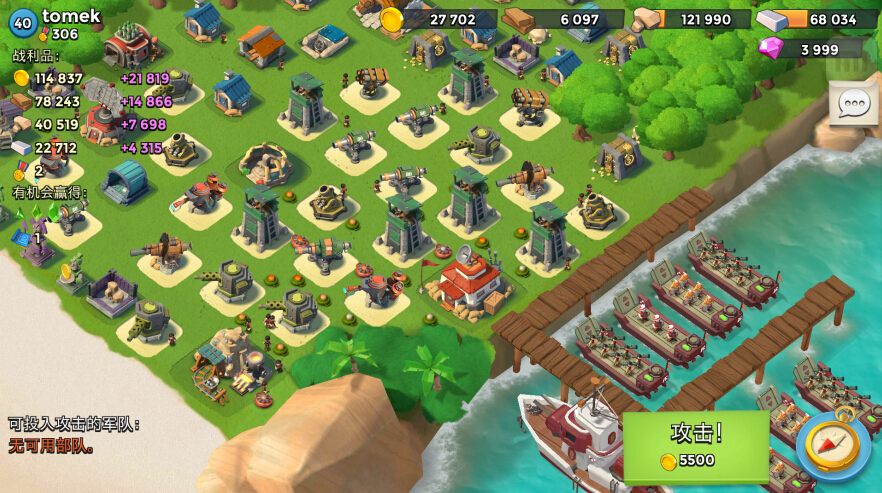
Task: Select the level 40 tomek player badge
Action: point(23,21)
